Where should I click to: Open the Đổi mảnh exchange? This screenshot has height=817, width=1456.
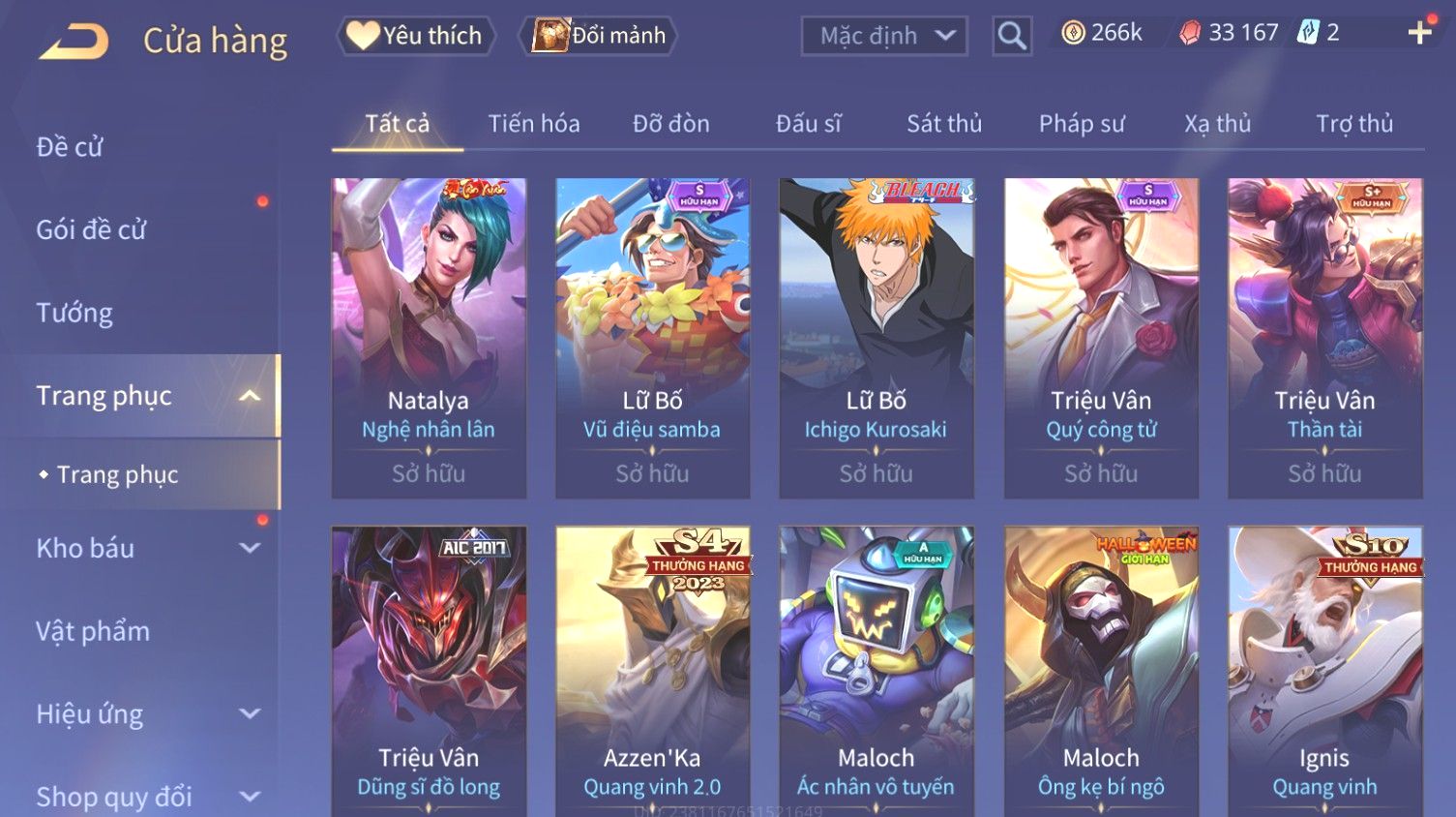599,36
